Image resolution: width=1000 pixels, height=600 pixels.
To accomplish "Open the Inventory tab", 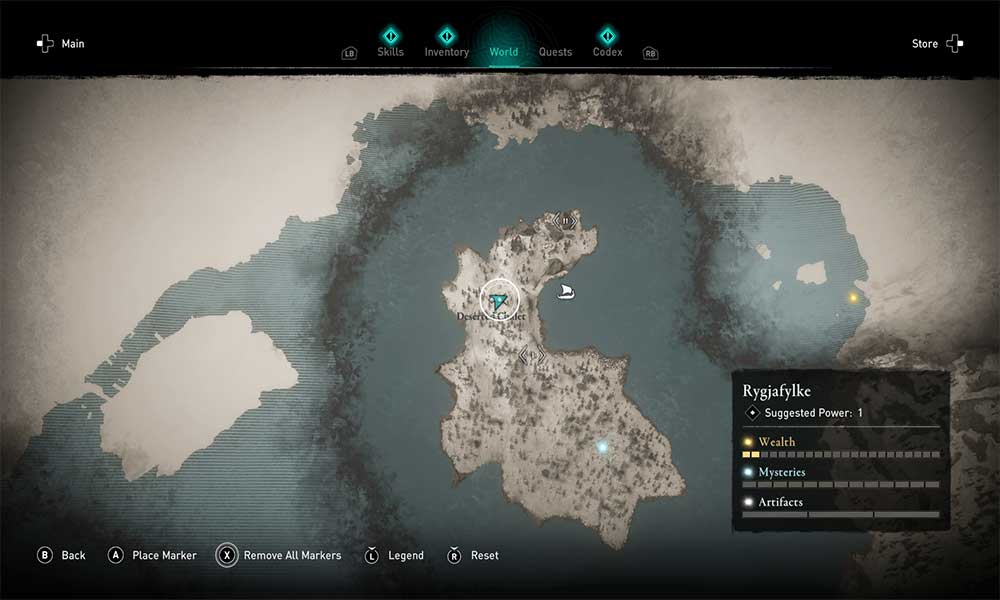I will click(x=446, y=51).
